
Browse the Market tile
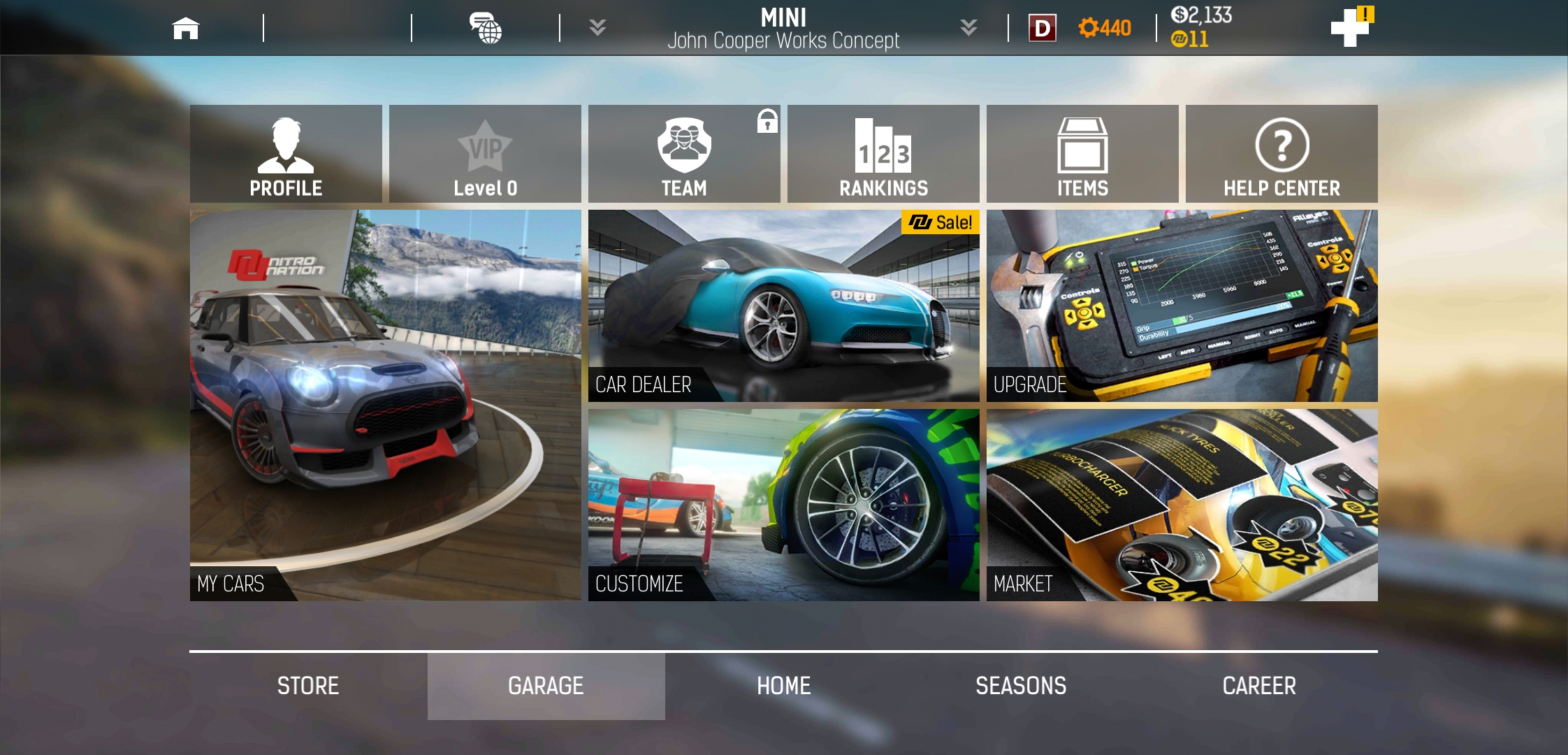coord(1182,505)
